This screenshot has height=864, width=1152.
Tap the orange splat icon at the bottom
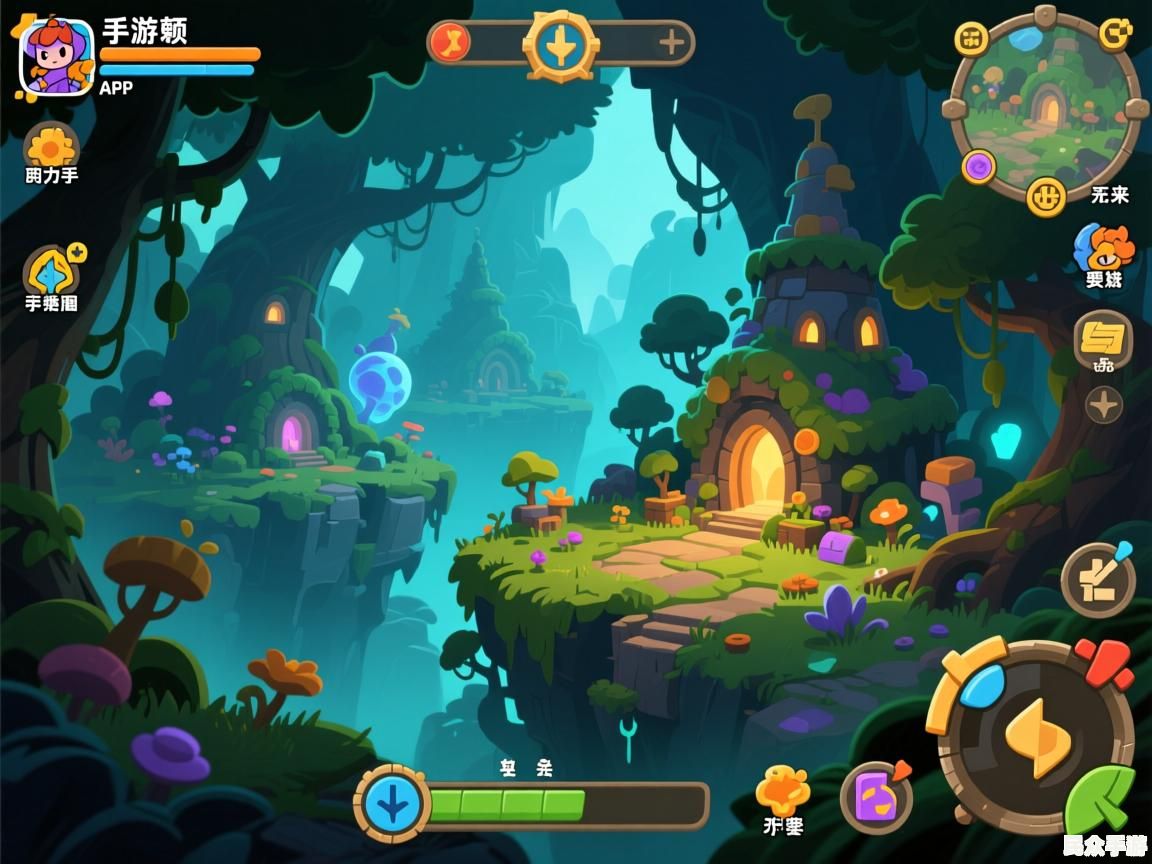(782, 791)
